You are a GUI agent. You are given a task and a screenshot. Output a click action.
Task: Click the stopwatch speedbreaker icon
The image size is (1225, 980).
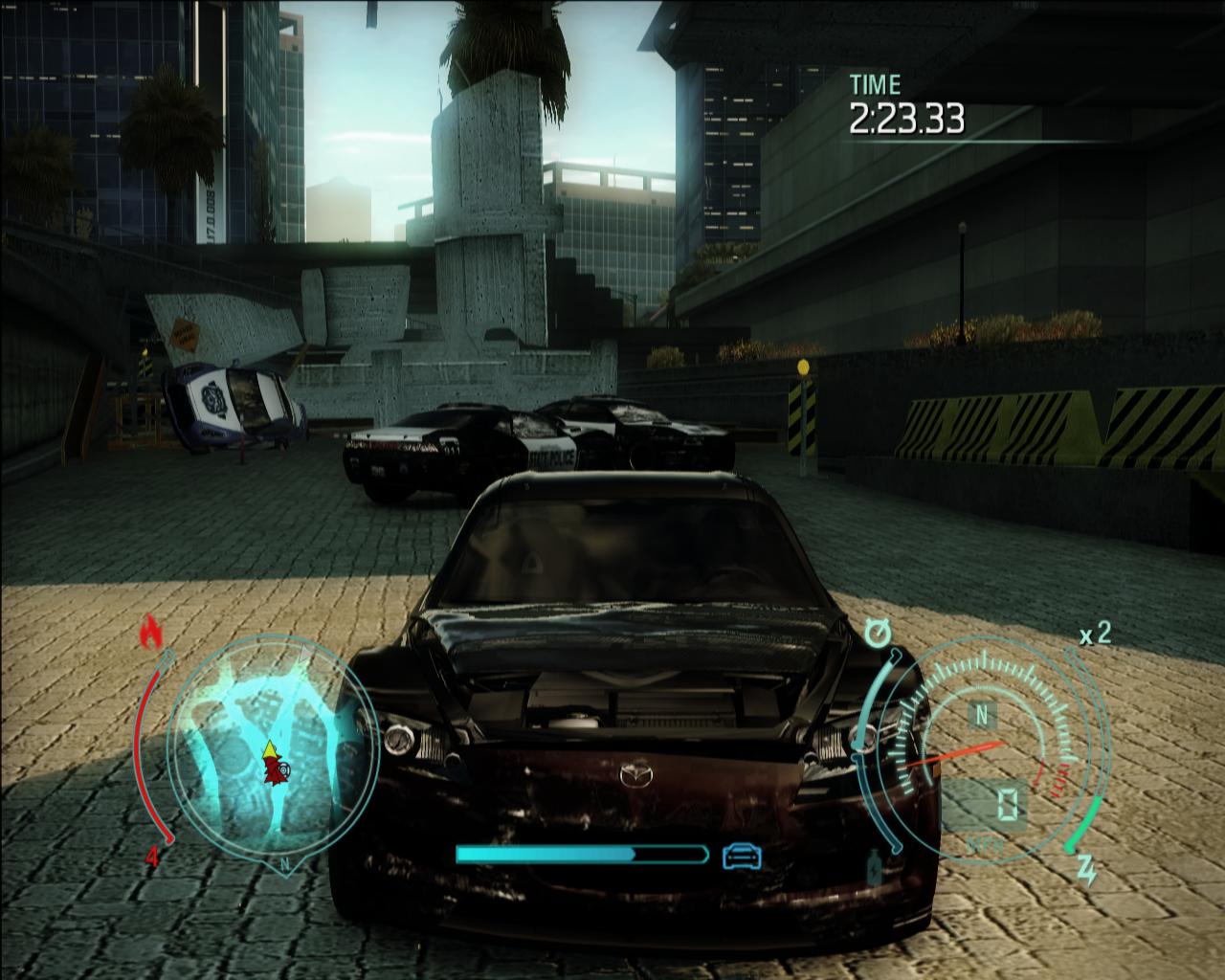point(876,631)
